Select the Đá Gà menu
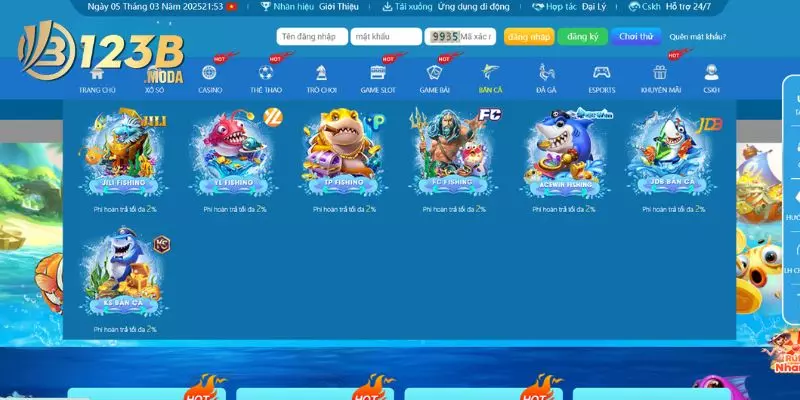Viewport: 800px width, 400px height. point(546,78)
